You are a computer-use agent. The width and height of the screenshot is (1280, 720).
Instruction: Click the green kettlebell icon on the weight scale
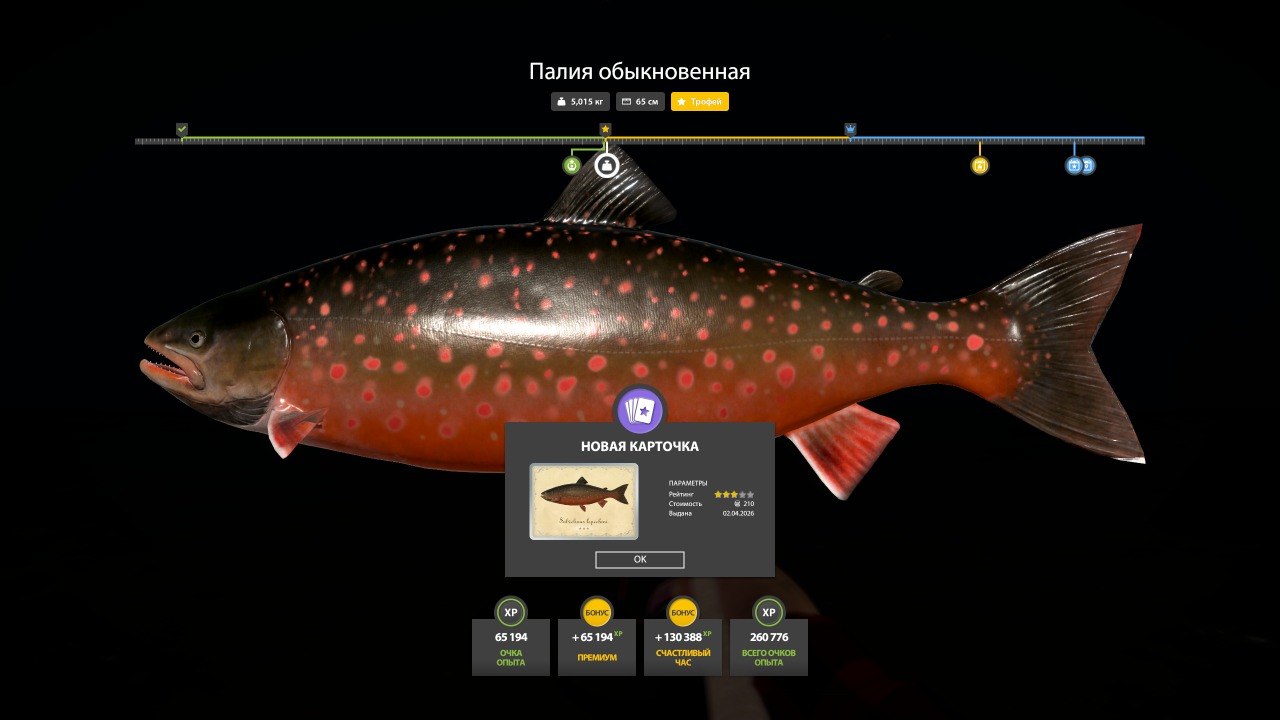[571, 165]
